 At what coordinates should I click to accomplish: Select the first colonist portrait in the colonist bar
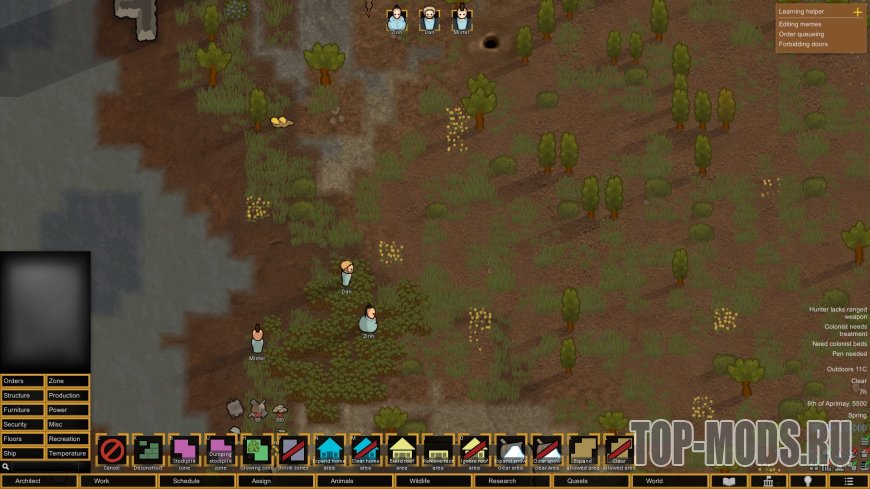[x=397, y=19]
